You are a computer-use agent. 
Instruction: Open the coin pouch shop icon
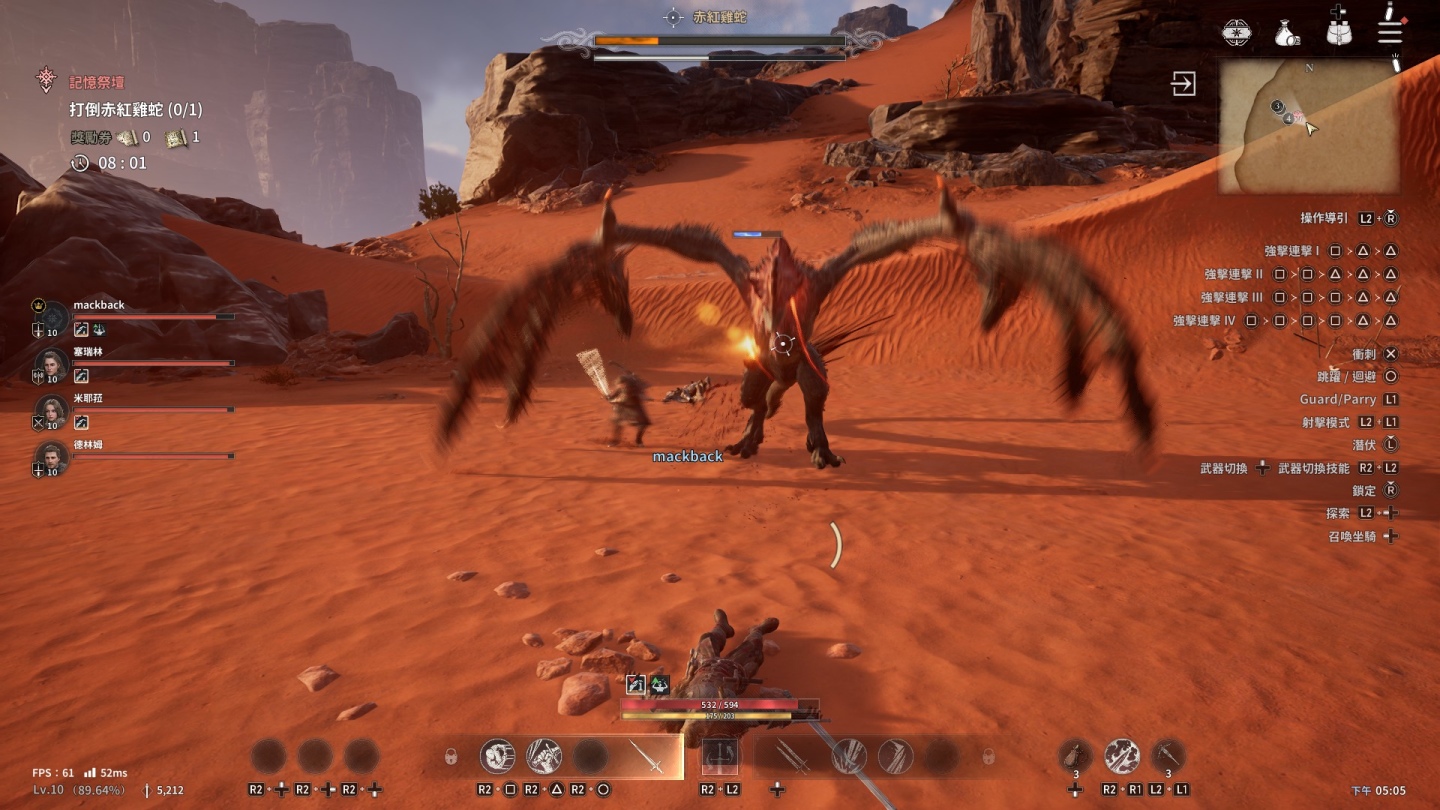pyautogui.click(x=1287, y=34)
